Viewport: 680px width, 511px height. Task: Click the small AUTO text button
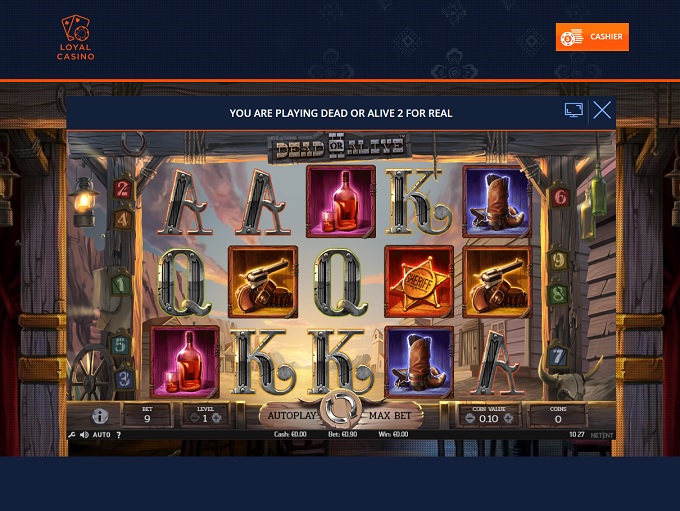coord(102,435)
